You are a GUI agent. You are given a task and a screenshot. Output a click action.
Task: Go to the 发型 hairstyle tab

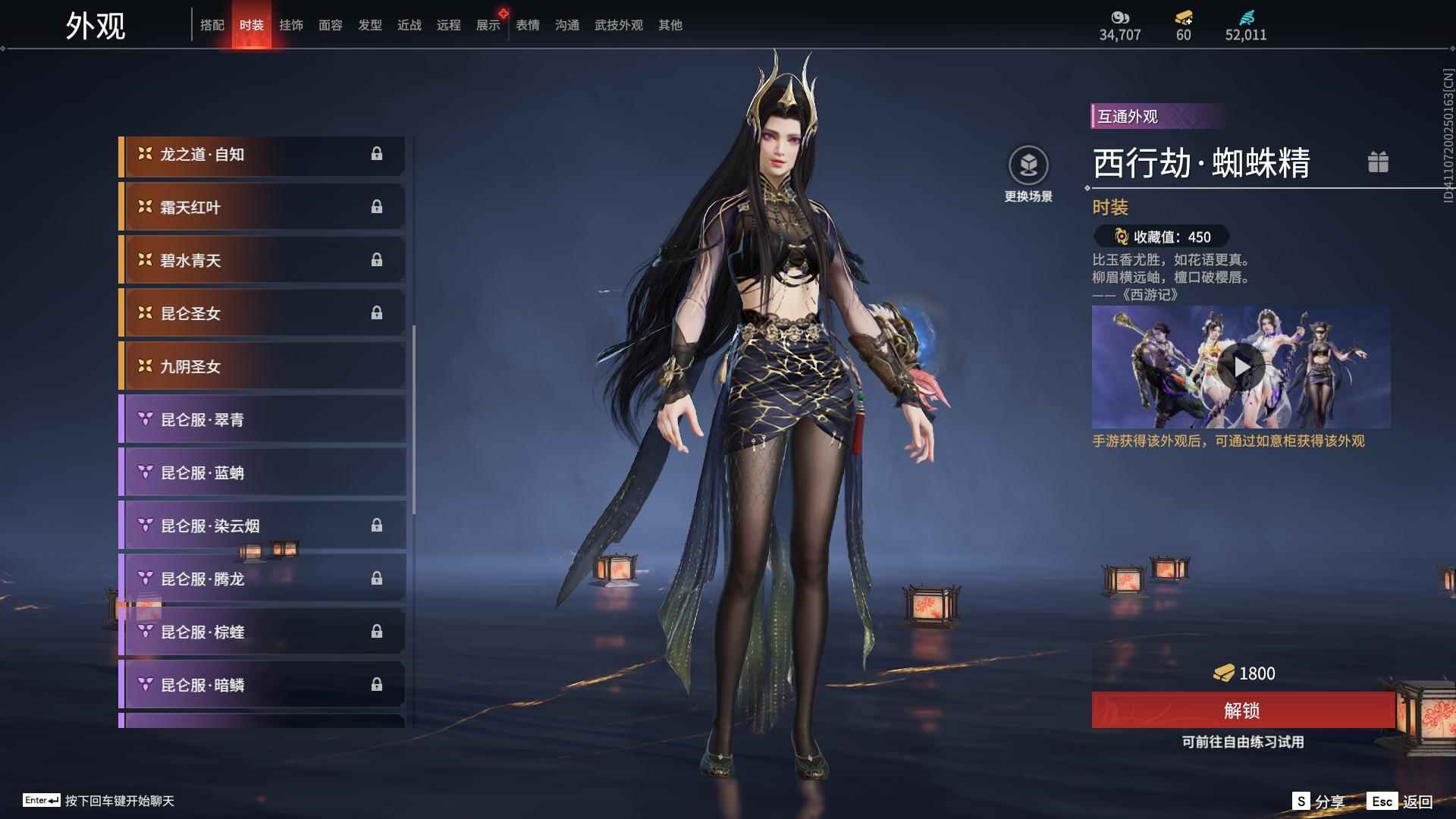(370, 25)
